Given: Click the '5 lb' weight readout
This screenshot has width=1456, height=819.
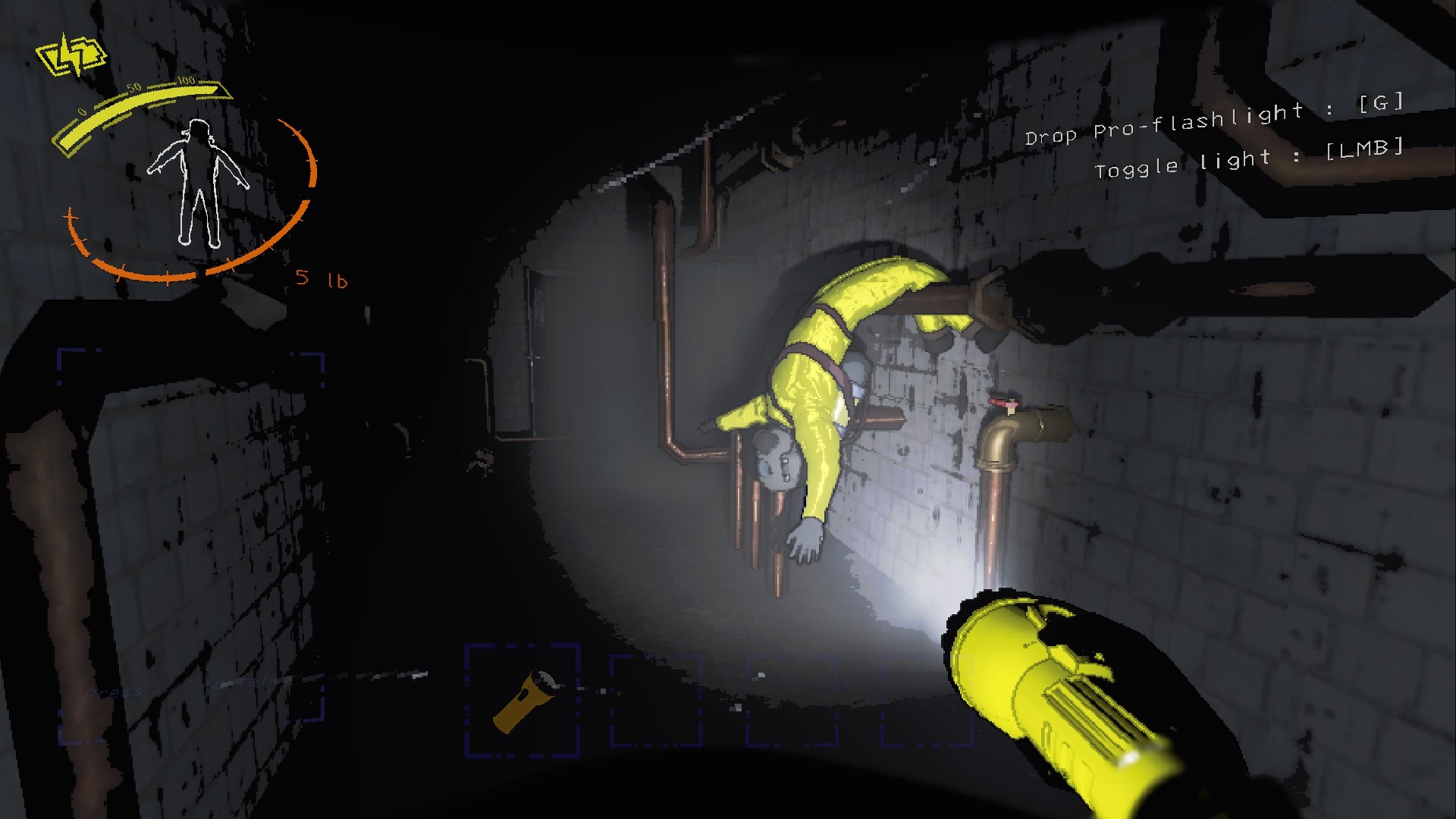Looking at the screenshot, I should (x=322, y=279).
